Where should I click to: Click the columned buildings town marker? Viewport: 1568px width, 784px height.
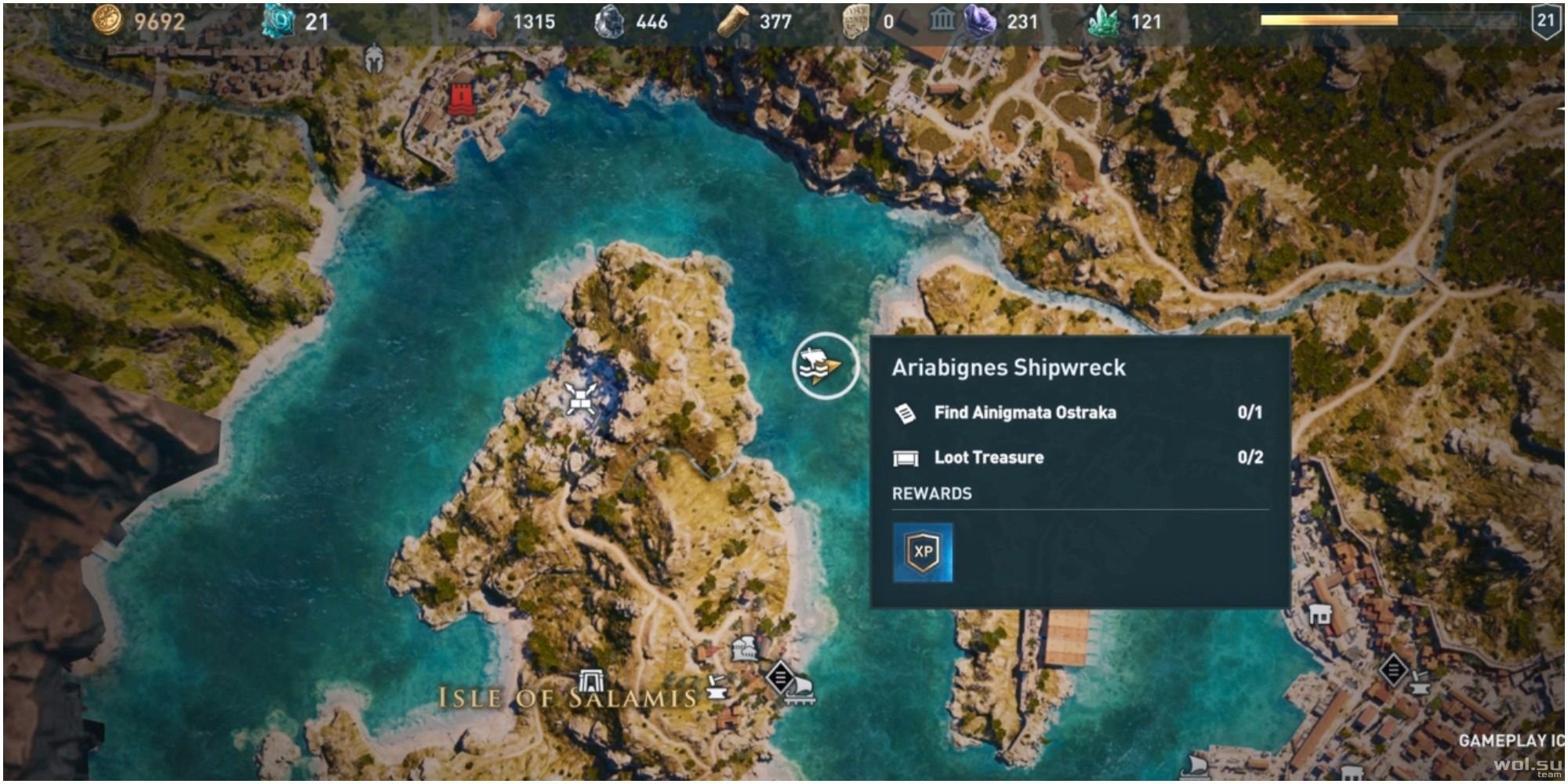pyautogui.click(x=744, y=649)
